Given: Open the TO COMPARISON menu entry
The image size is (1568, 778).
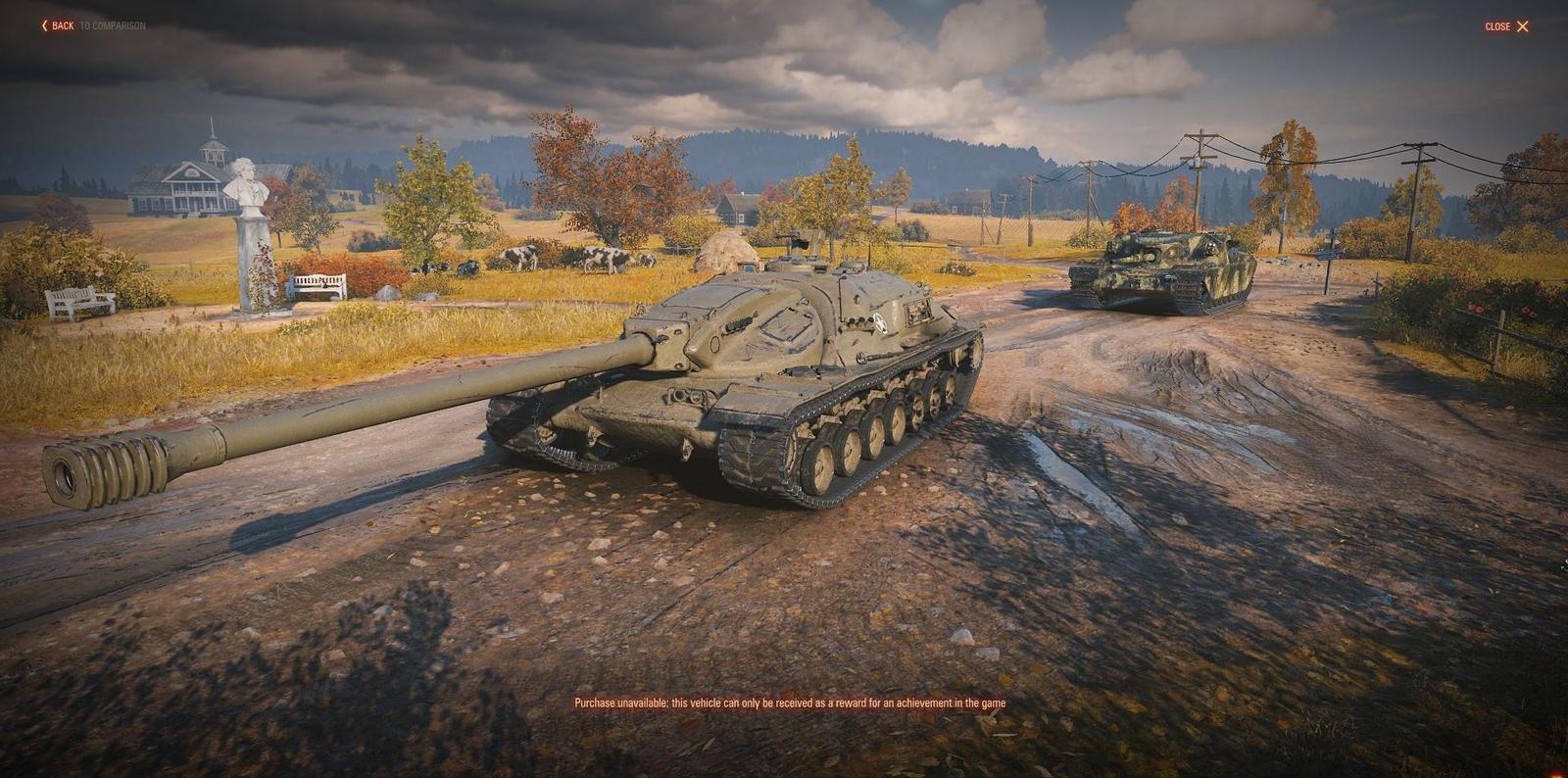Looking at the screenshot, I should click(x=112, y=26).
